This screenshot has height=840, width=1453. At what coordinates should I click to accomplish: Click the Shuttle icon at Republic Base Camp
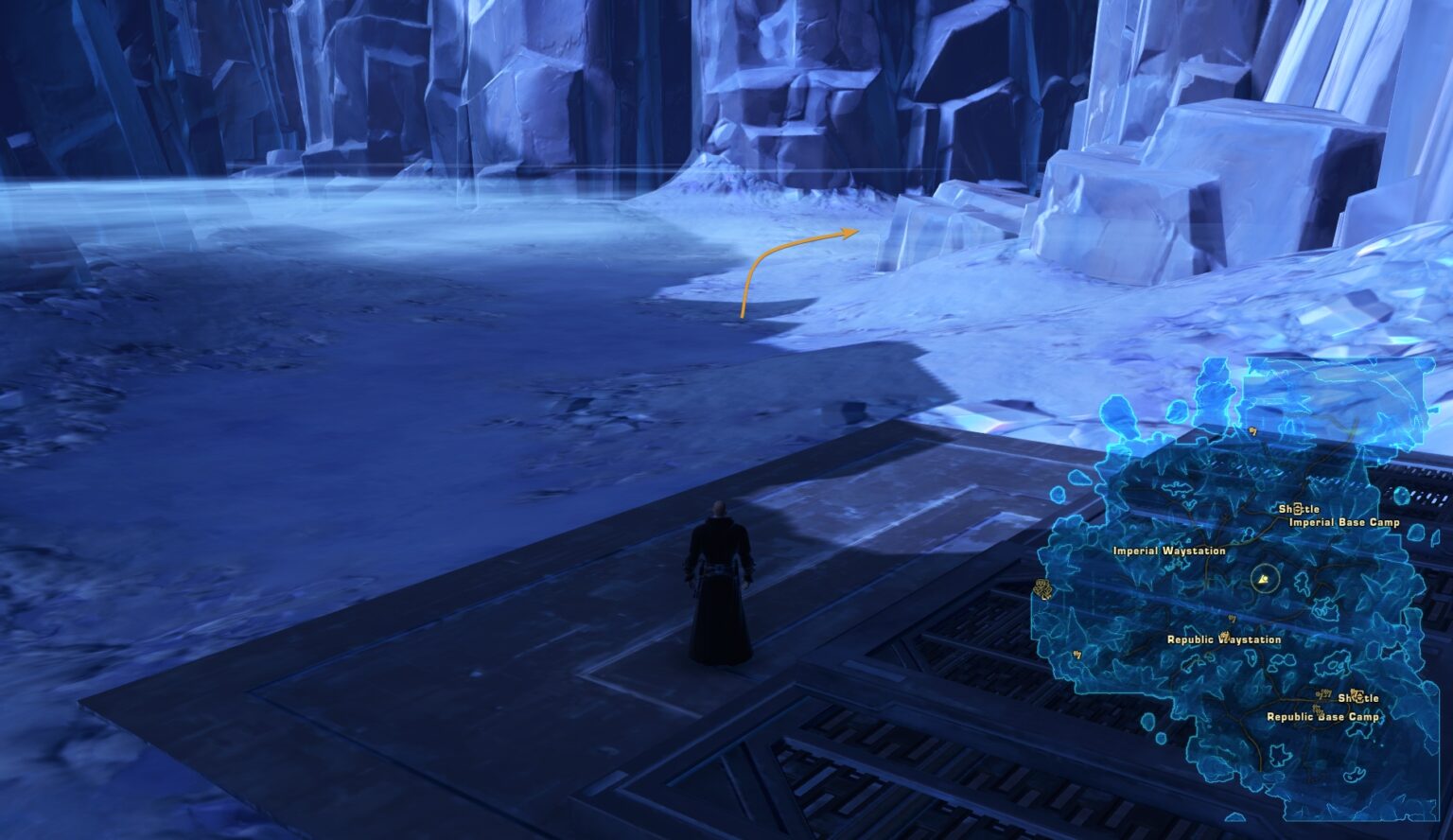pos(1361,699)
